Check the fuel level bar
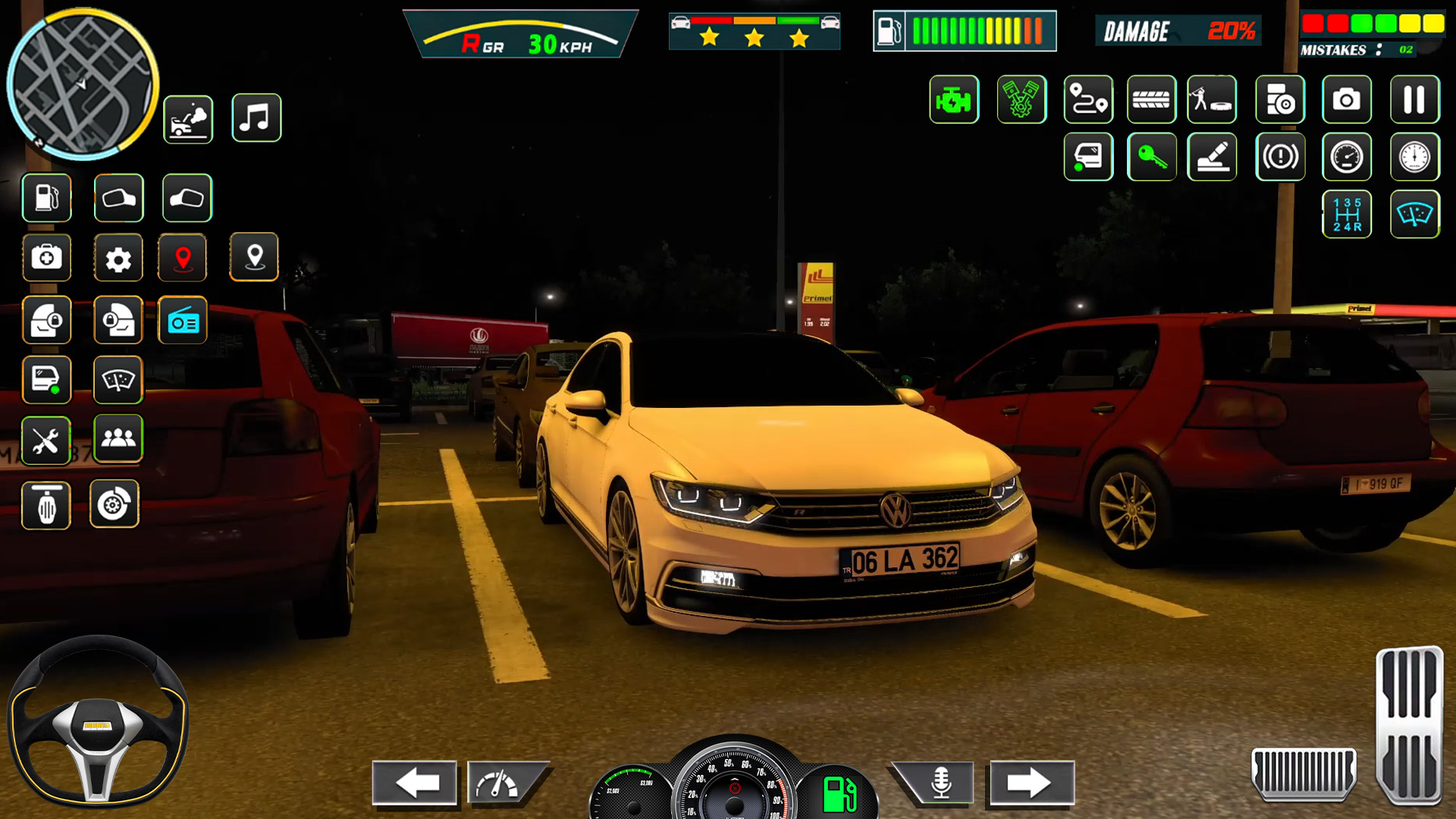This screenshot has width=1456, height=819. tap(964, 29)
